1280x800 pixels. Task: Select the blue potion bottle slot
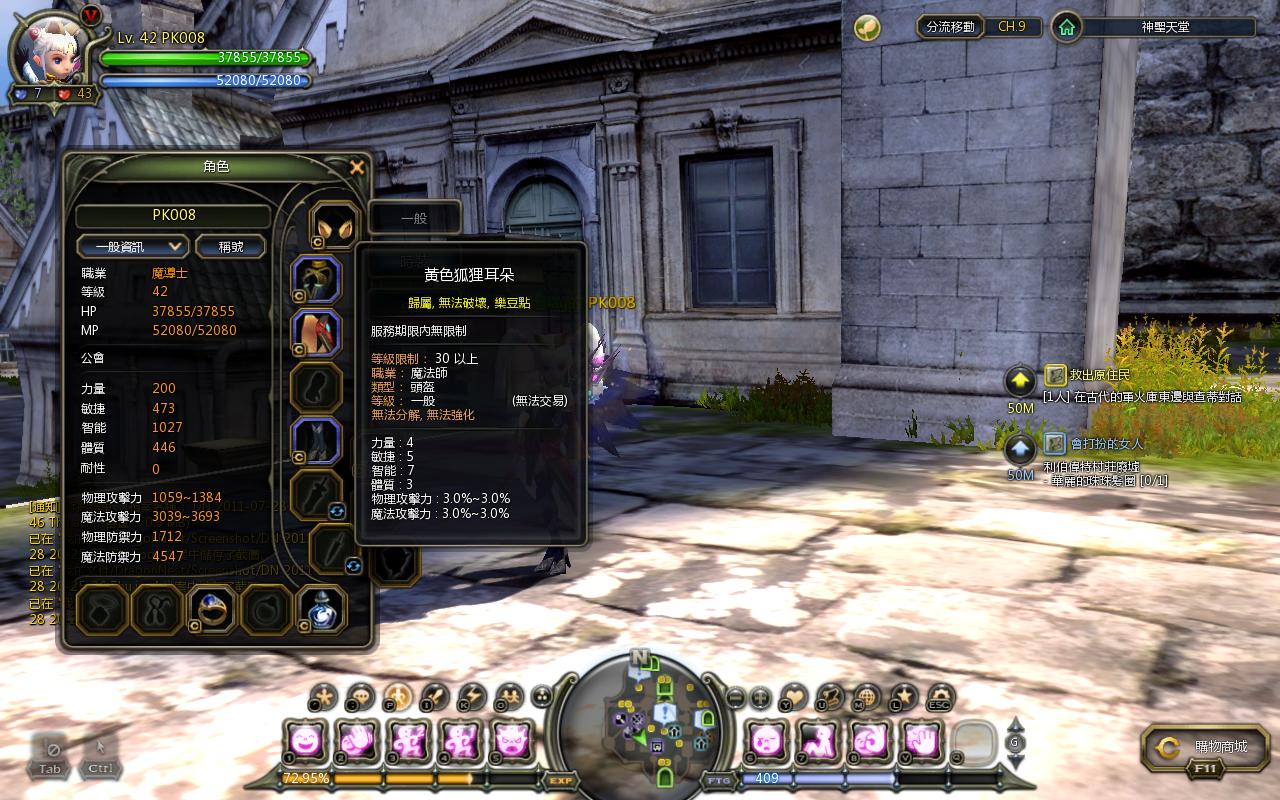point(322,609)
